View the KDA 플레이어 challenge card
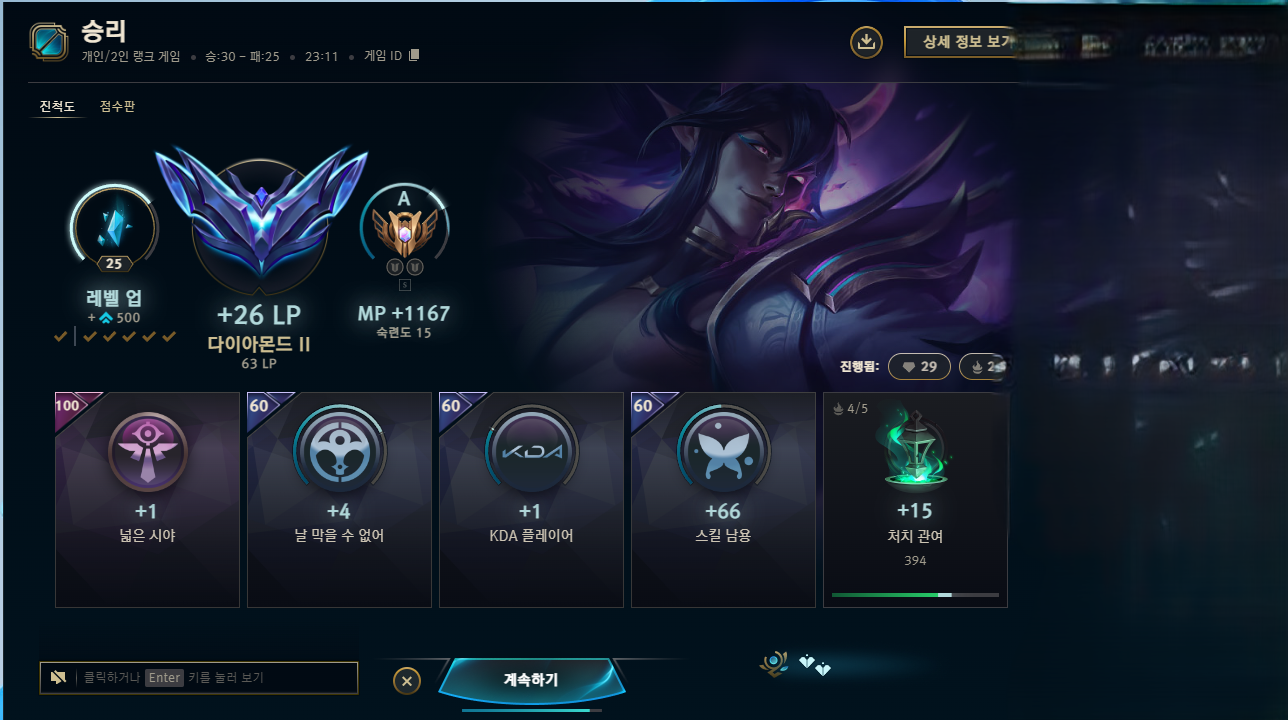Screen dimensions: 1288x720 pos(531,500)
